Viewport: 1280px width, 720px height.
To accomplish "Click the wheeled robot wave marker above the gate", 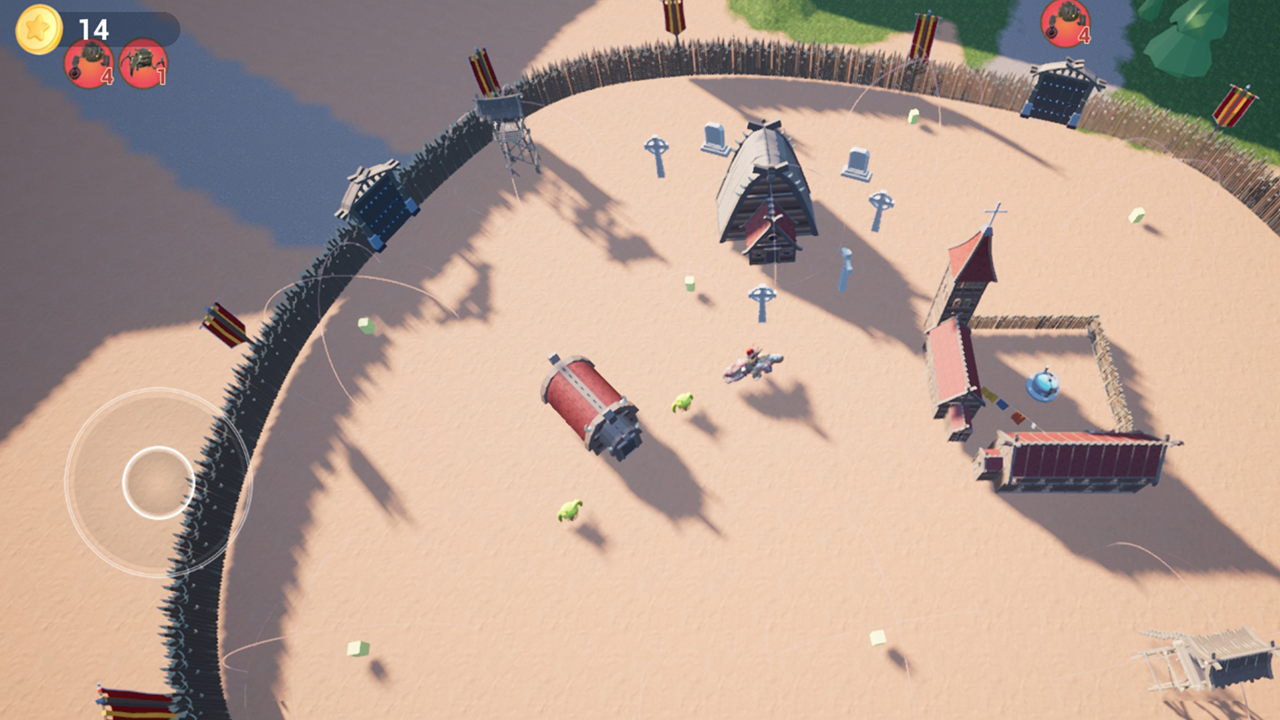I will pos(1065,22).
